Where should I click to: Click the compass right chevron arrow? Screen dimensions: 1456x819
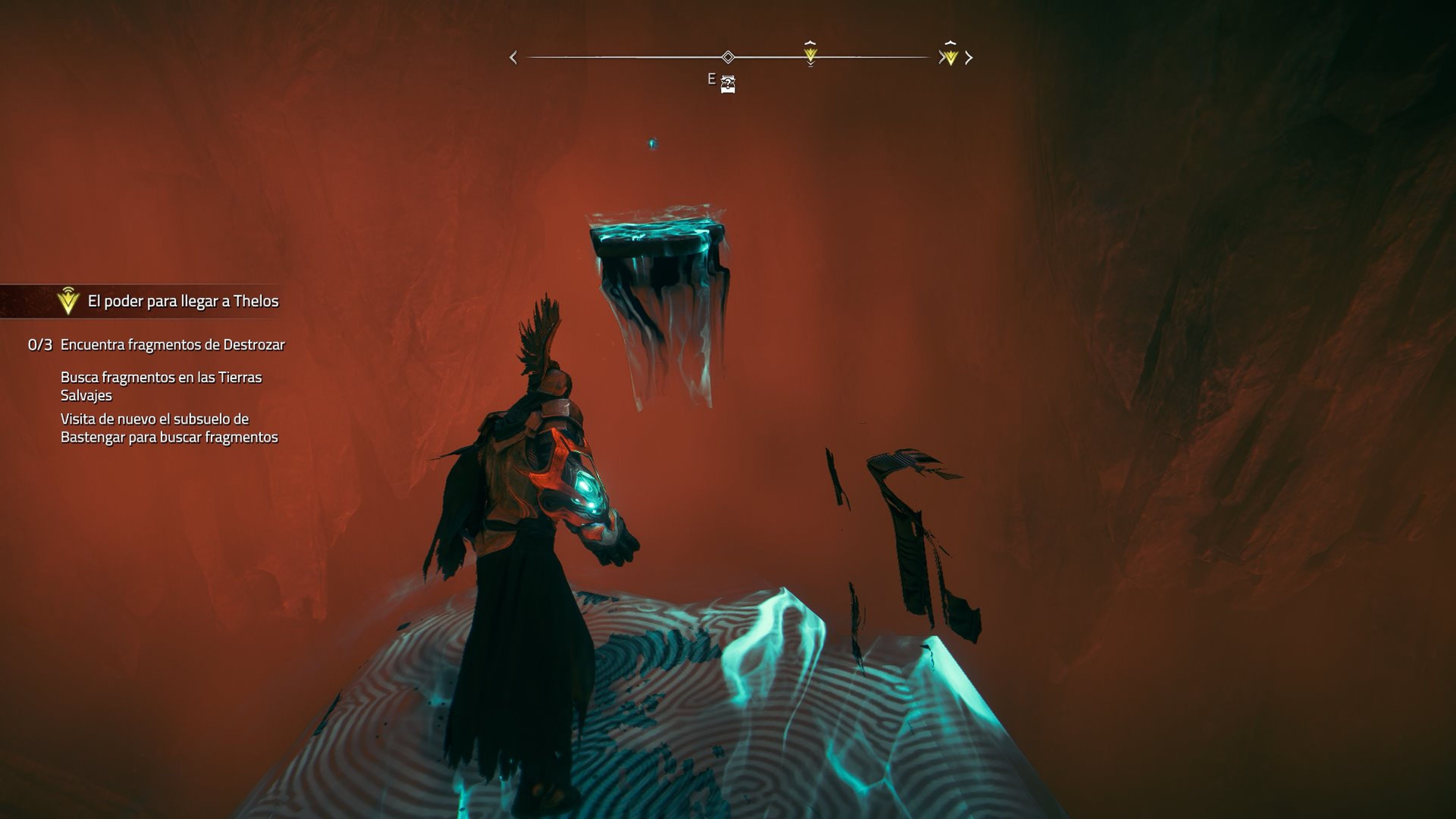[x=970, y=58]
